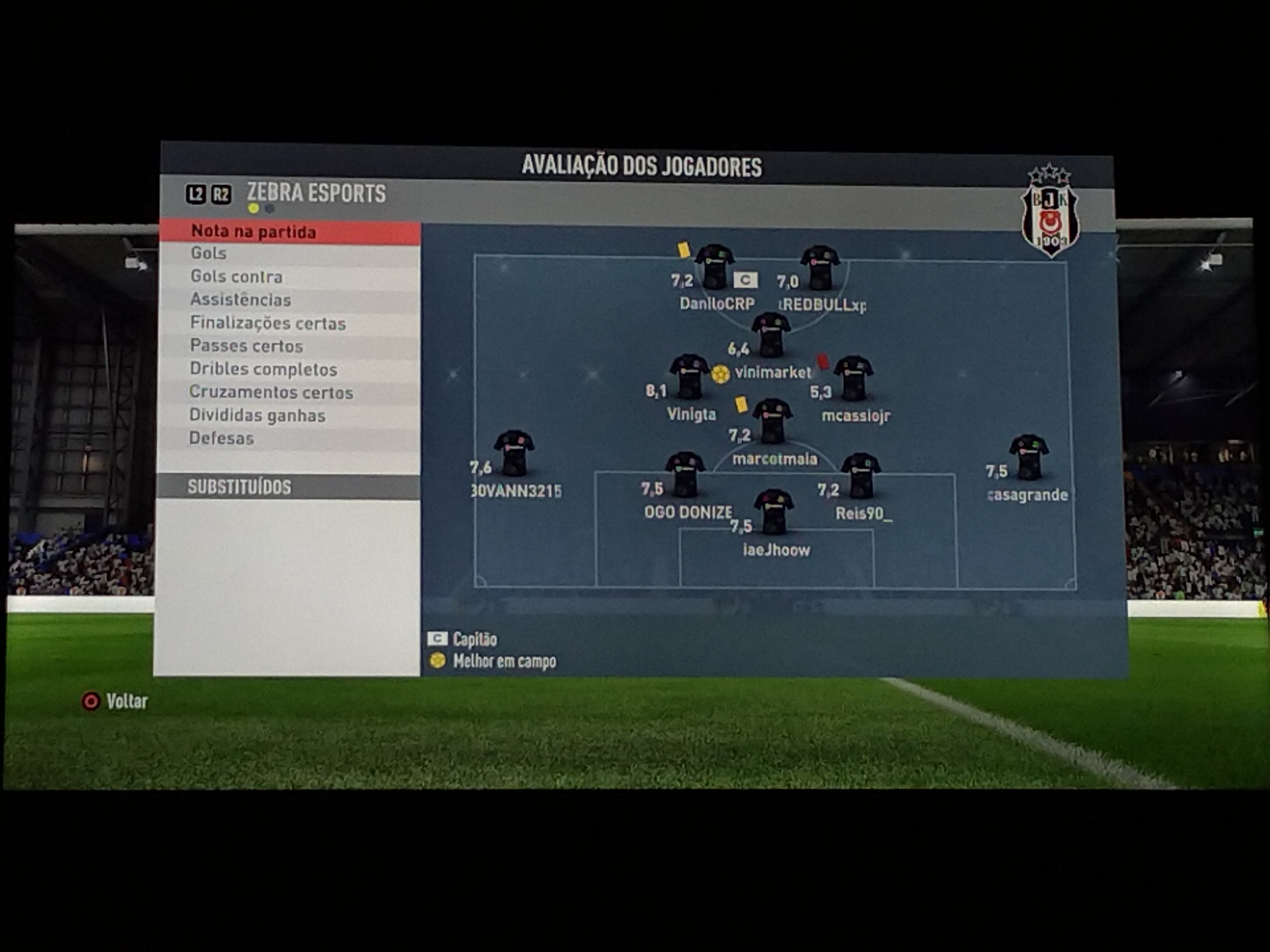Screen dimensions: 1270x952
Task: Choose the Defesas stat row
Action: 289,438
